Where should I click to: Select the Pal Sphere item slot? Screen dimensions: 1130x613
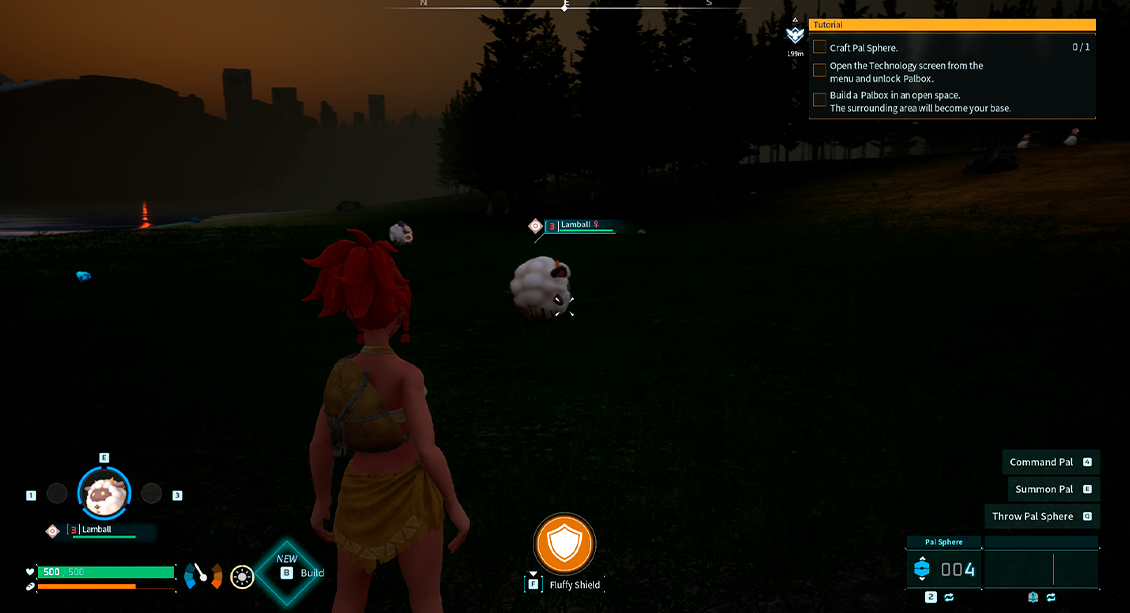tap(944, 569)
